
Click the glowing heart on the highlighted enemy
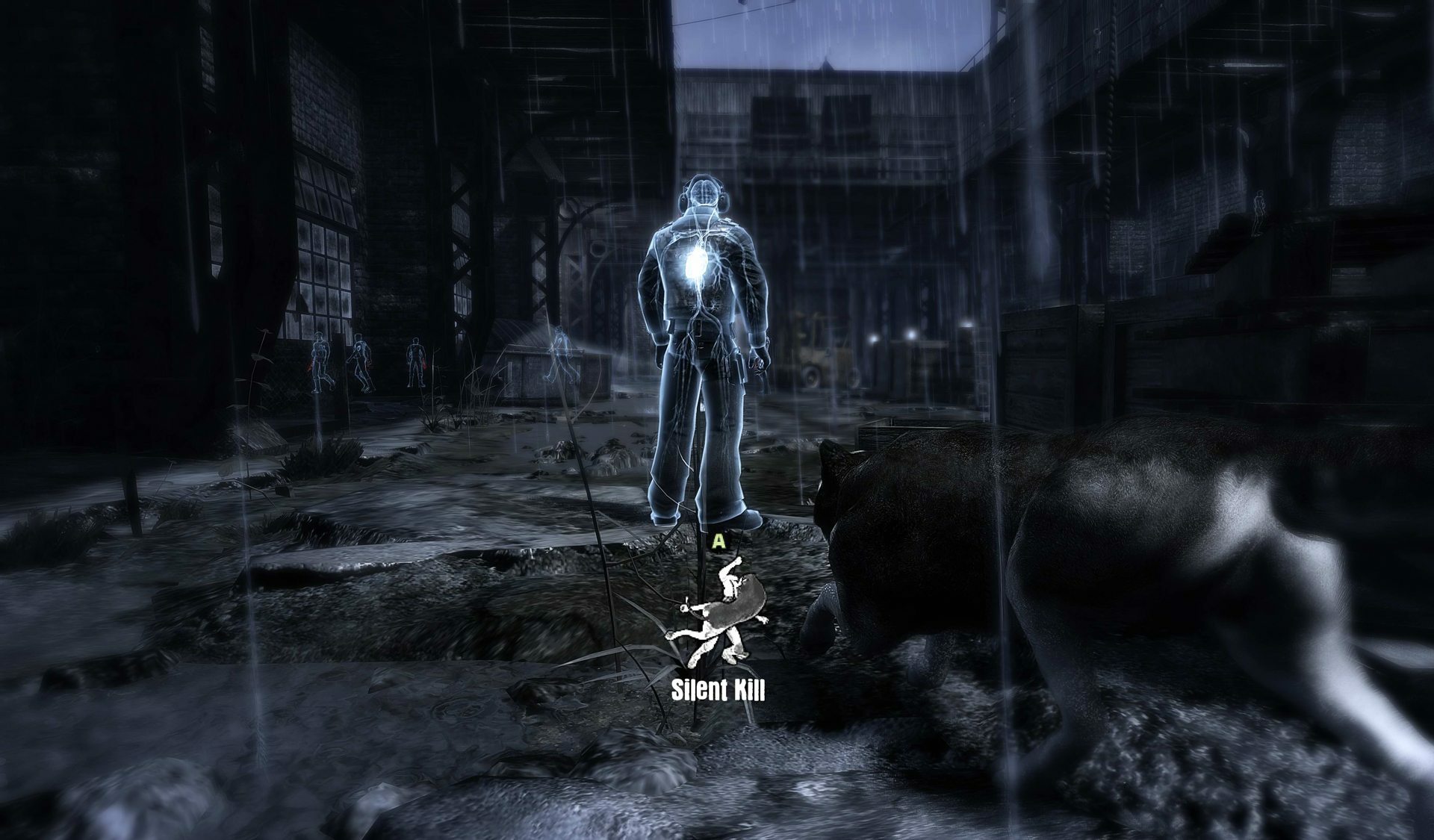click(697, 263)
